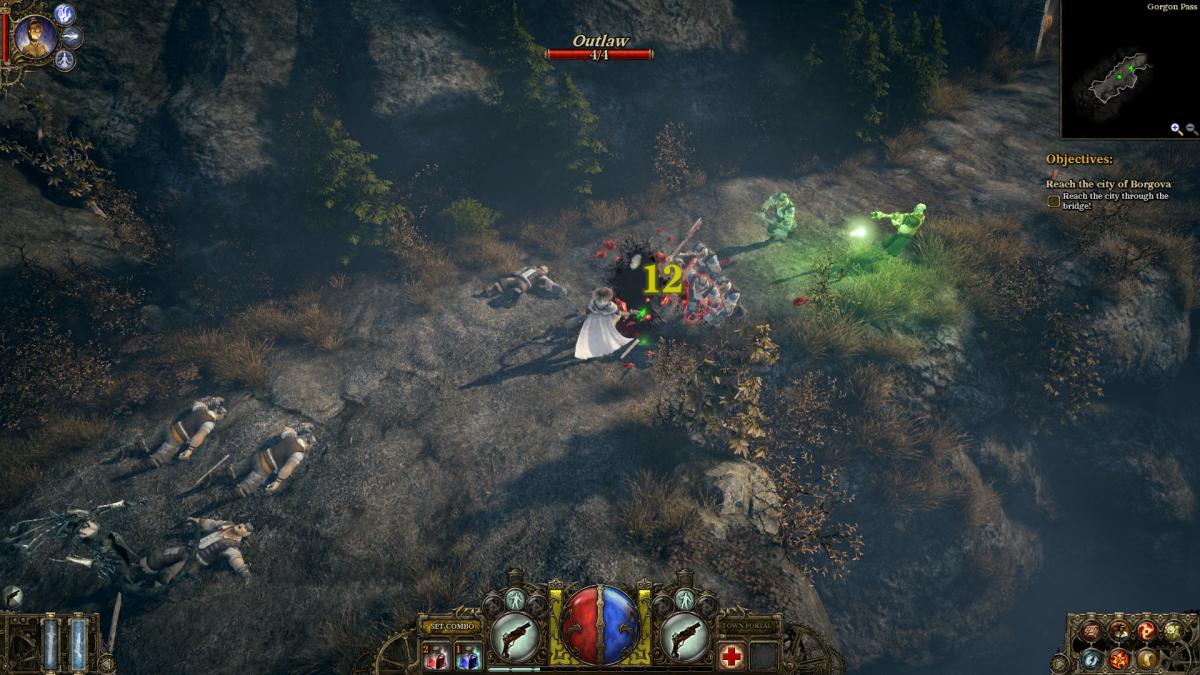Select the right pistol skill slot
This screenshot has width=1200, height=675.
tap(684, 636)
